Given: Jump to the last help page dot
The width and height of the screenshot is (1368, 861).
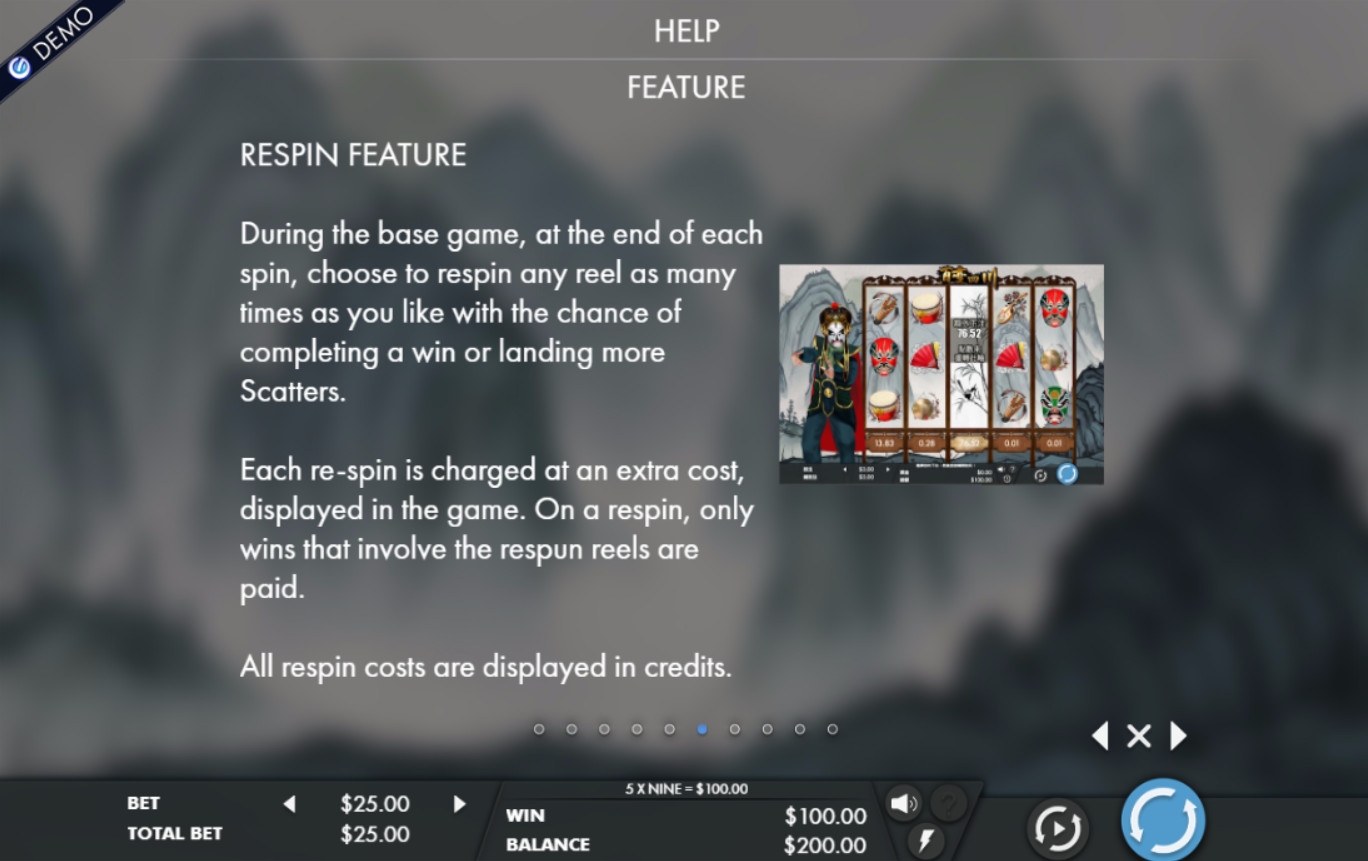Looking at the screenshot, I should 832,729.
